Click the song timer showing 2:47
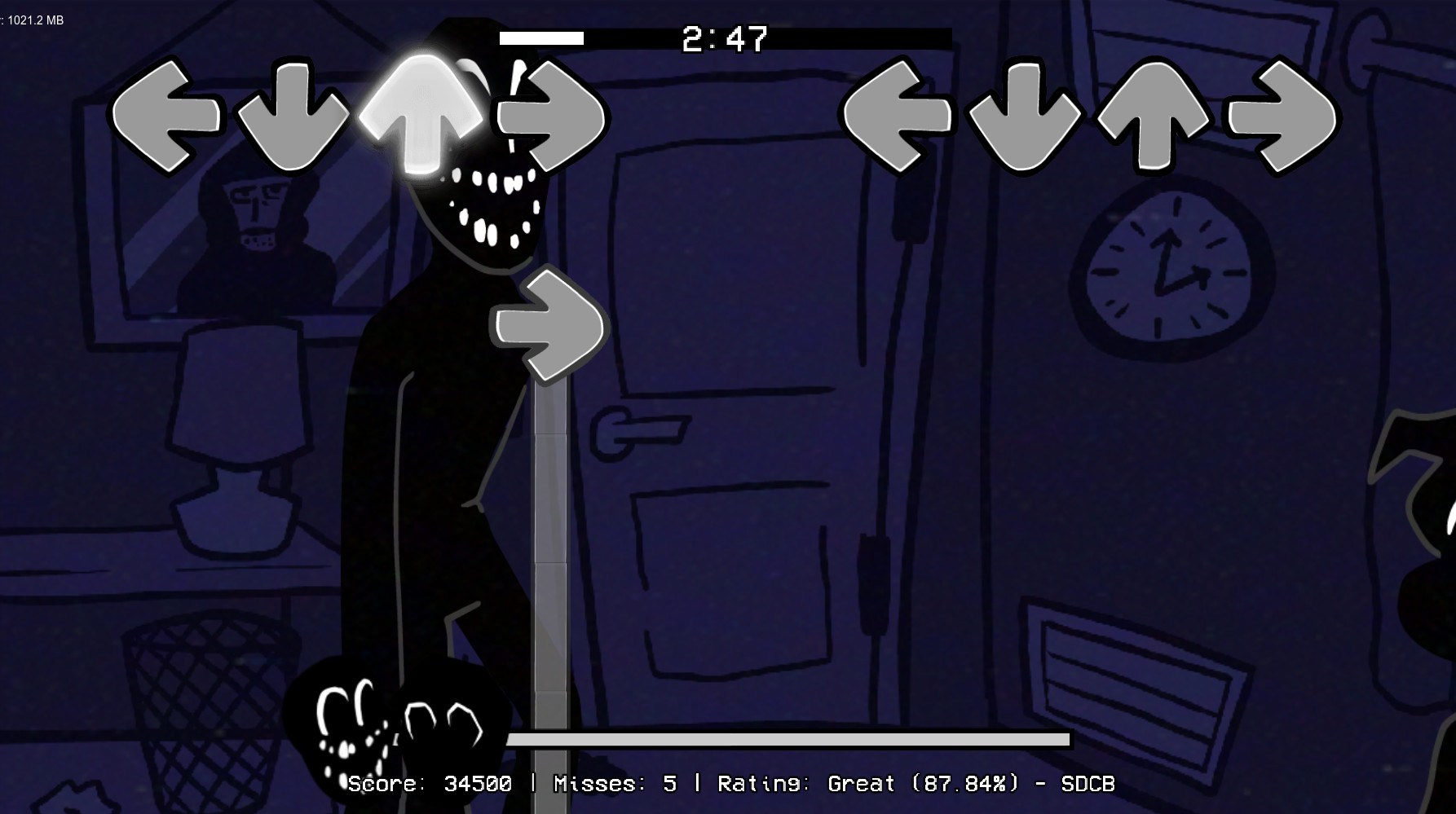The height and width of the screenshot is (814, 1456). tap(724, 37)
